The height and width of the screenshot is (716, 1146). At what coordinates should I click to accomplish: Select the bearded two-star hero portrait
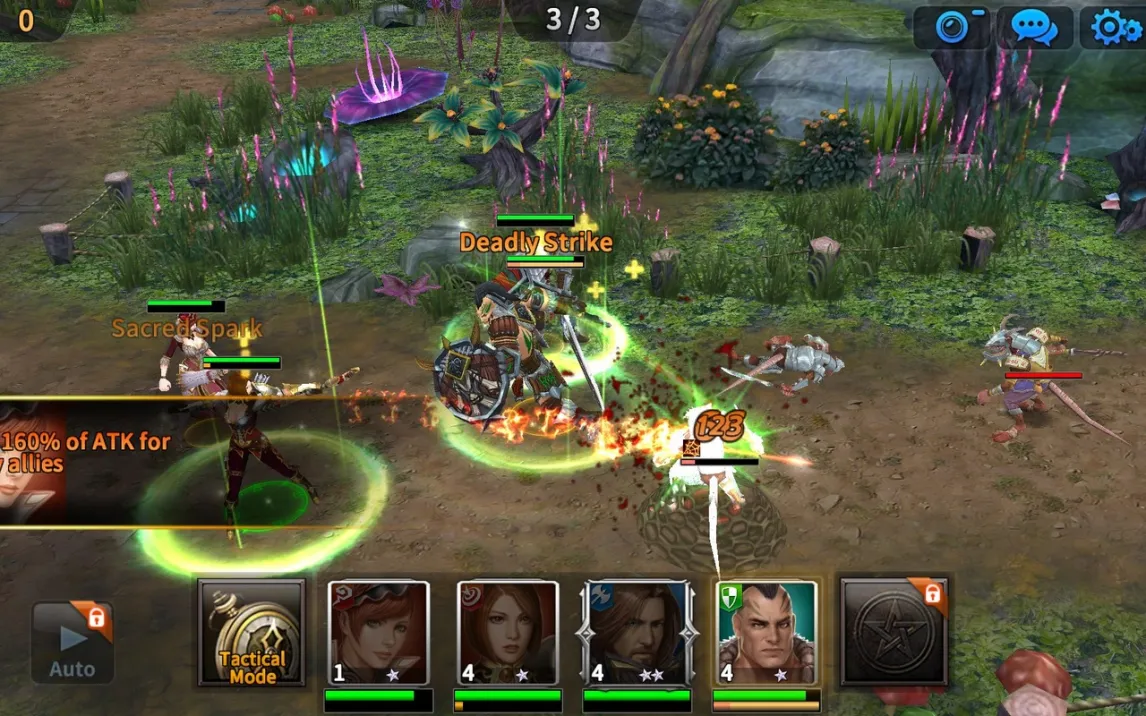pyautogui.click(x=636, y=632)
